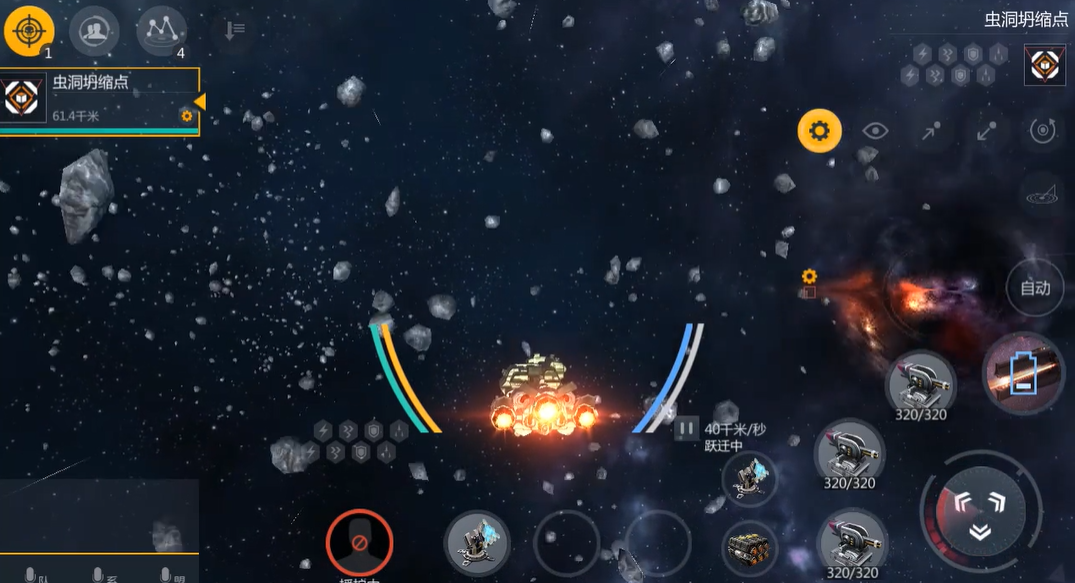Open the small gear in 虫洞坍缩点 entry
1075x583 pixels.
186,116
